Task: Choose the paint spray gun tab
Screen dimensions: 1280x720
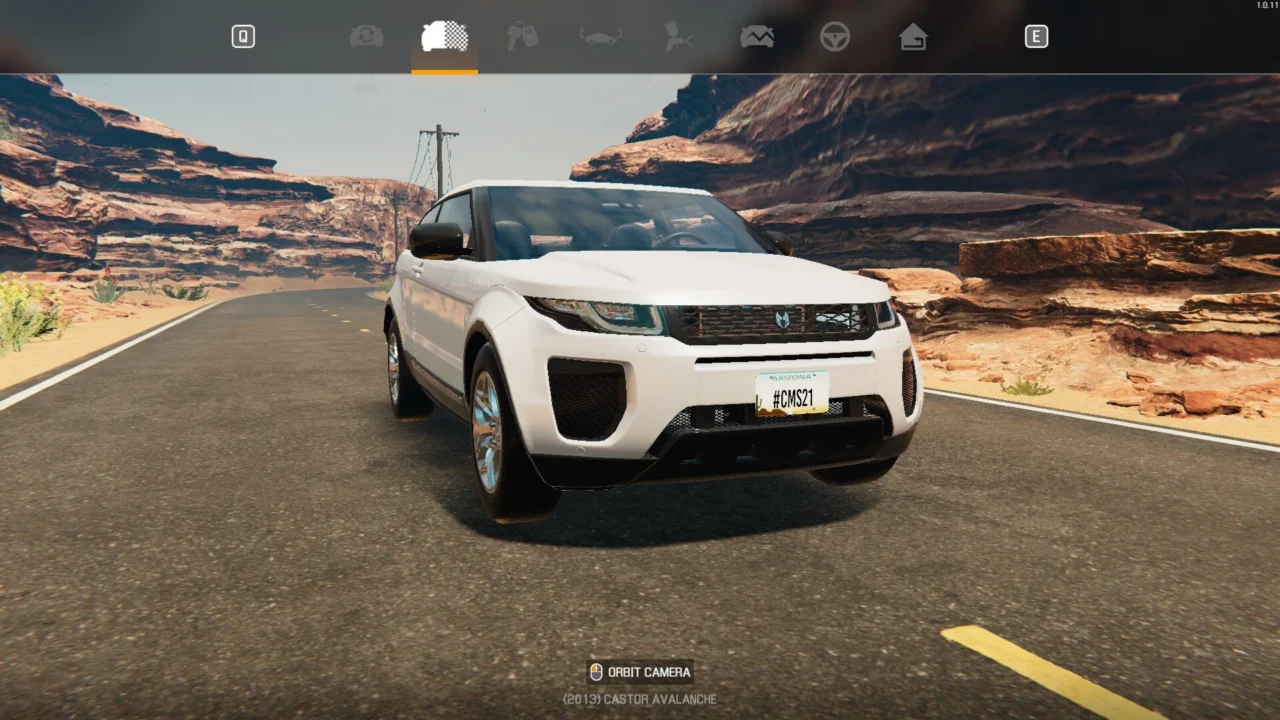Action: [679, 37]
